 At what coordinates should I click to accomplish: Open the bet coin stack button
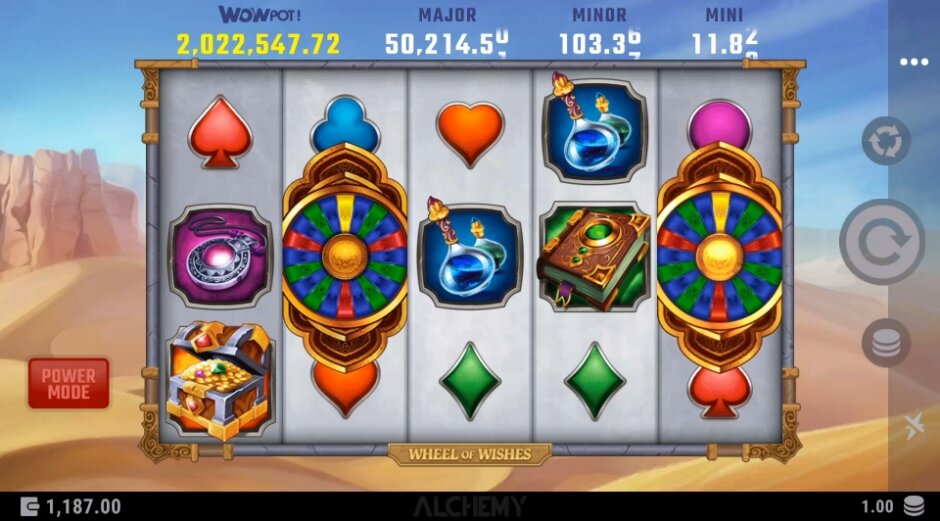click(886, 342)
